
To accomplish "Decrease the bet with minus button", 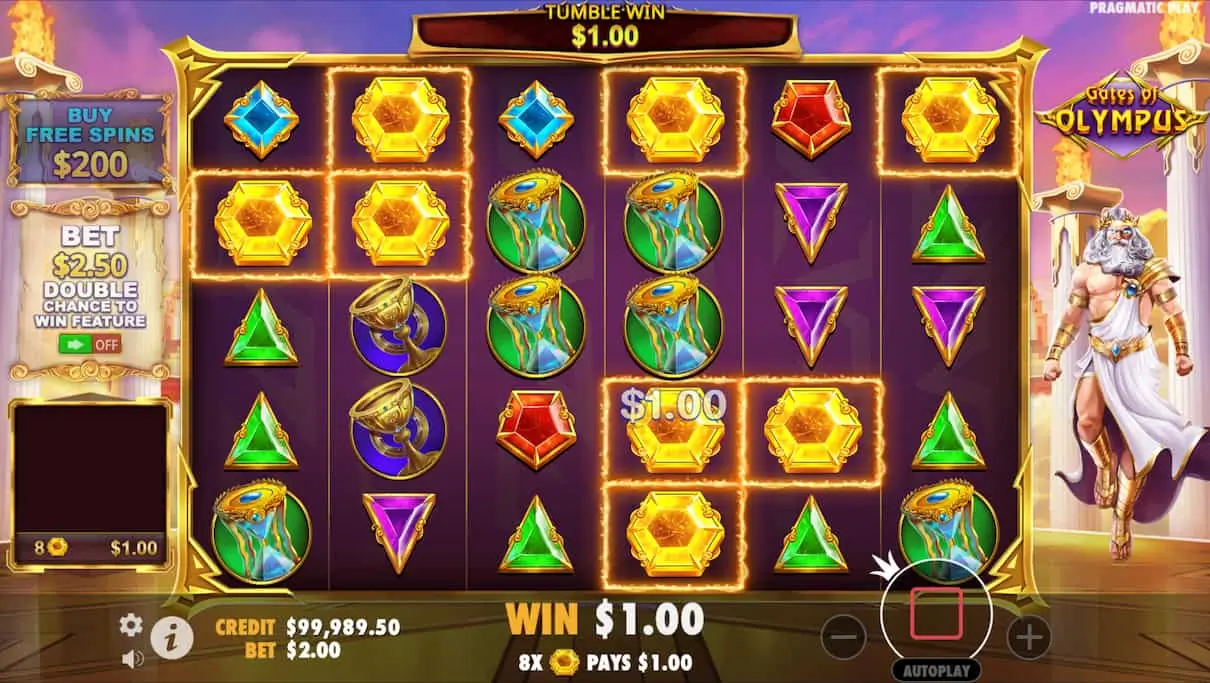I will (x=845, y=635).
